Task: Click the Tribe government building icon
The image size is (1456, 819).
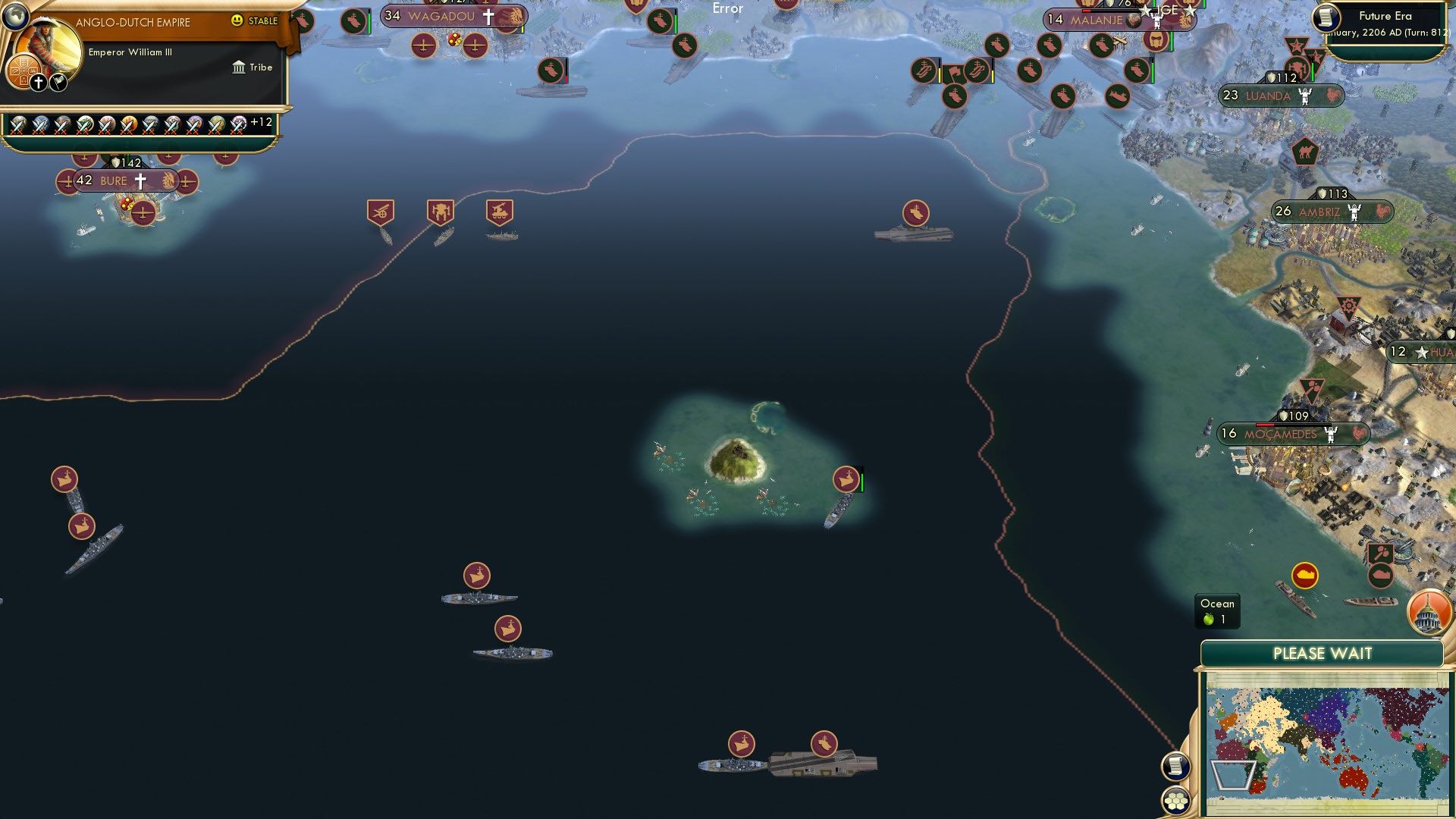Action: [x=240, y=67]
